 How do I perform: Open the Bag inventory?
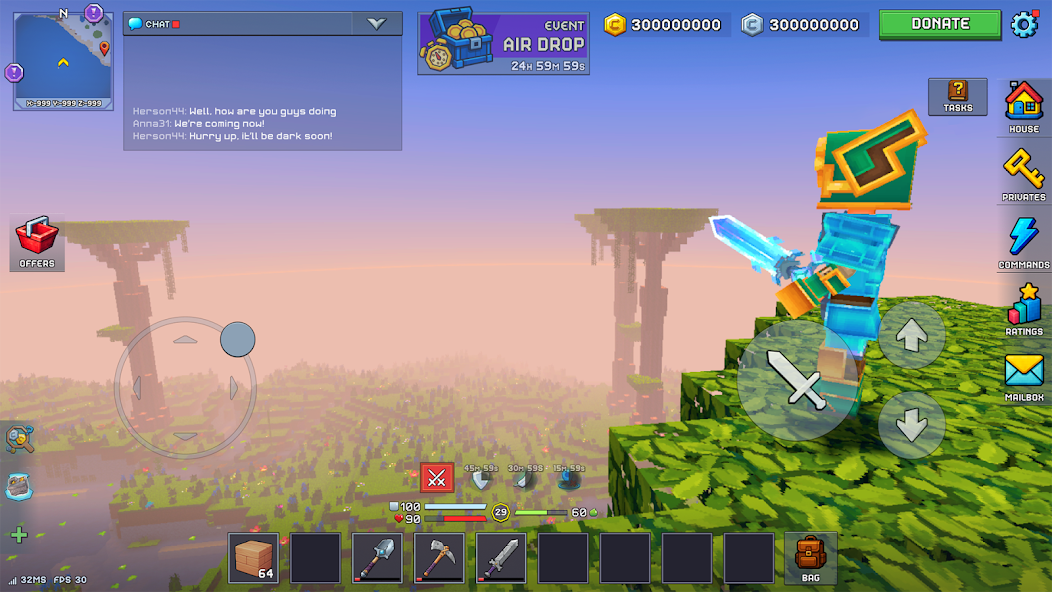click(x=810, y=558)
